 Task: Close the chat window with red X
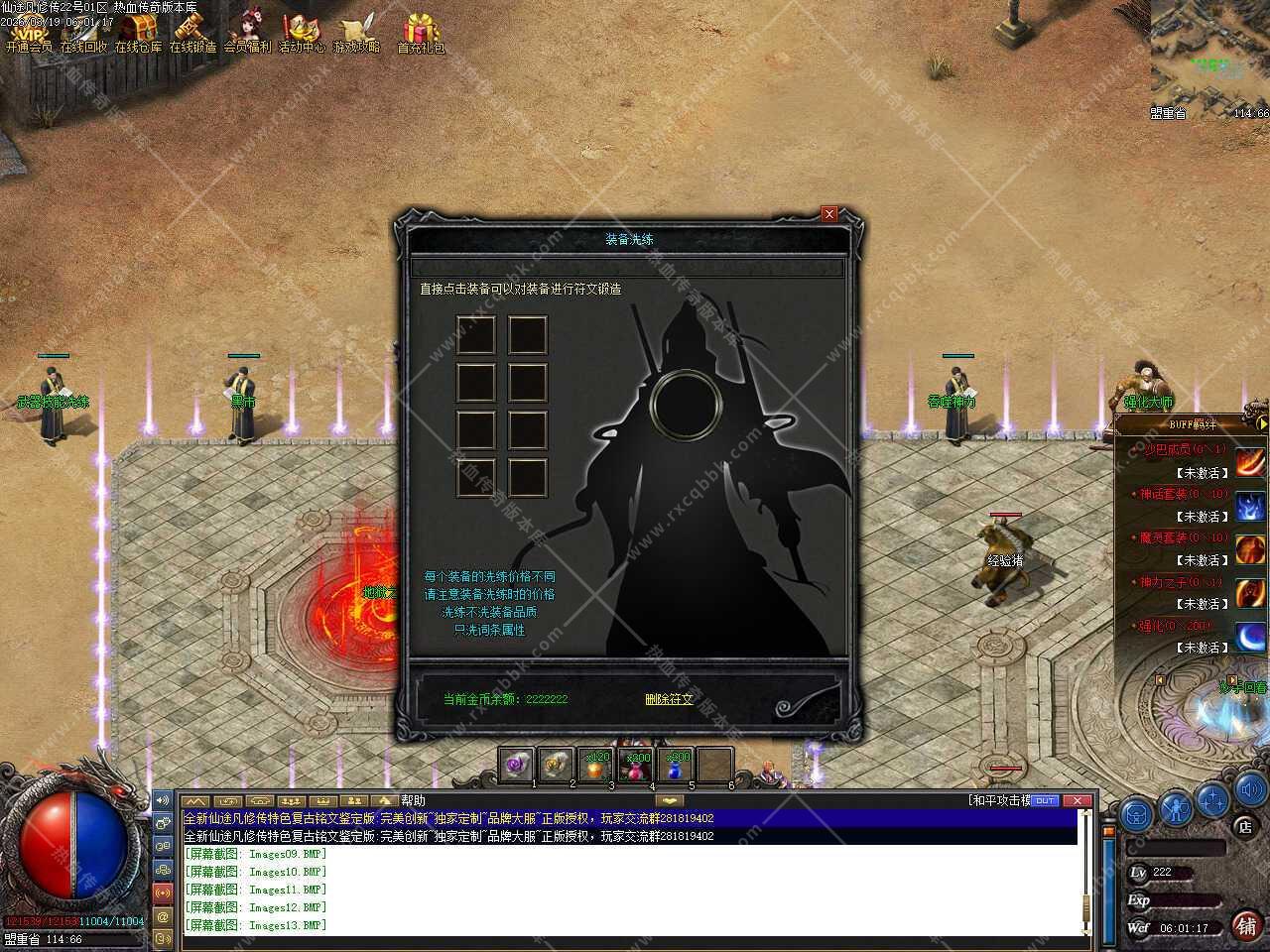(x=1076, y=800)
